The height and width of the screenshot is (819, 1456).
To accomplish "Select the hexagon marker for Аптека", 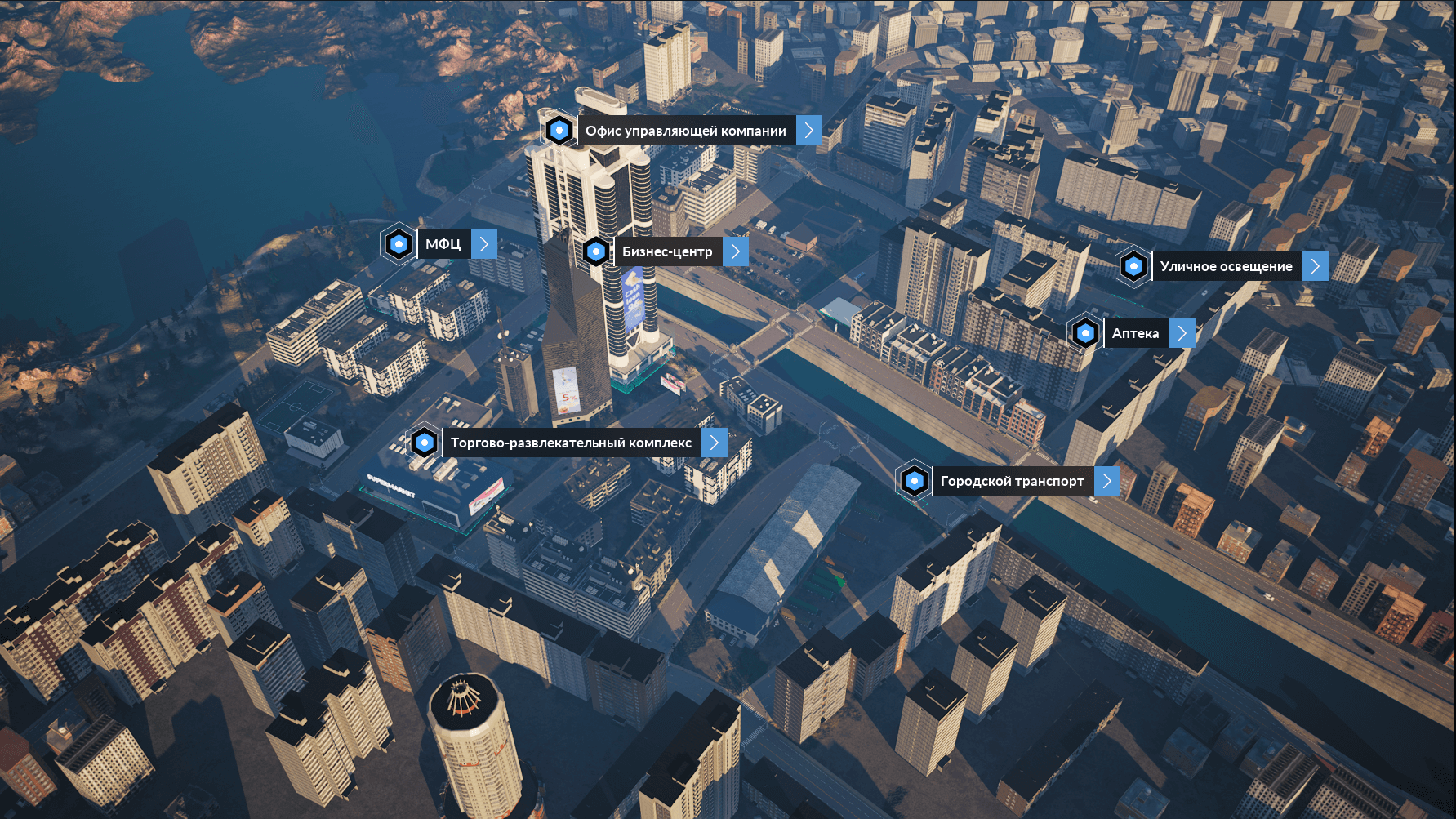I will coord(1085,333).
